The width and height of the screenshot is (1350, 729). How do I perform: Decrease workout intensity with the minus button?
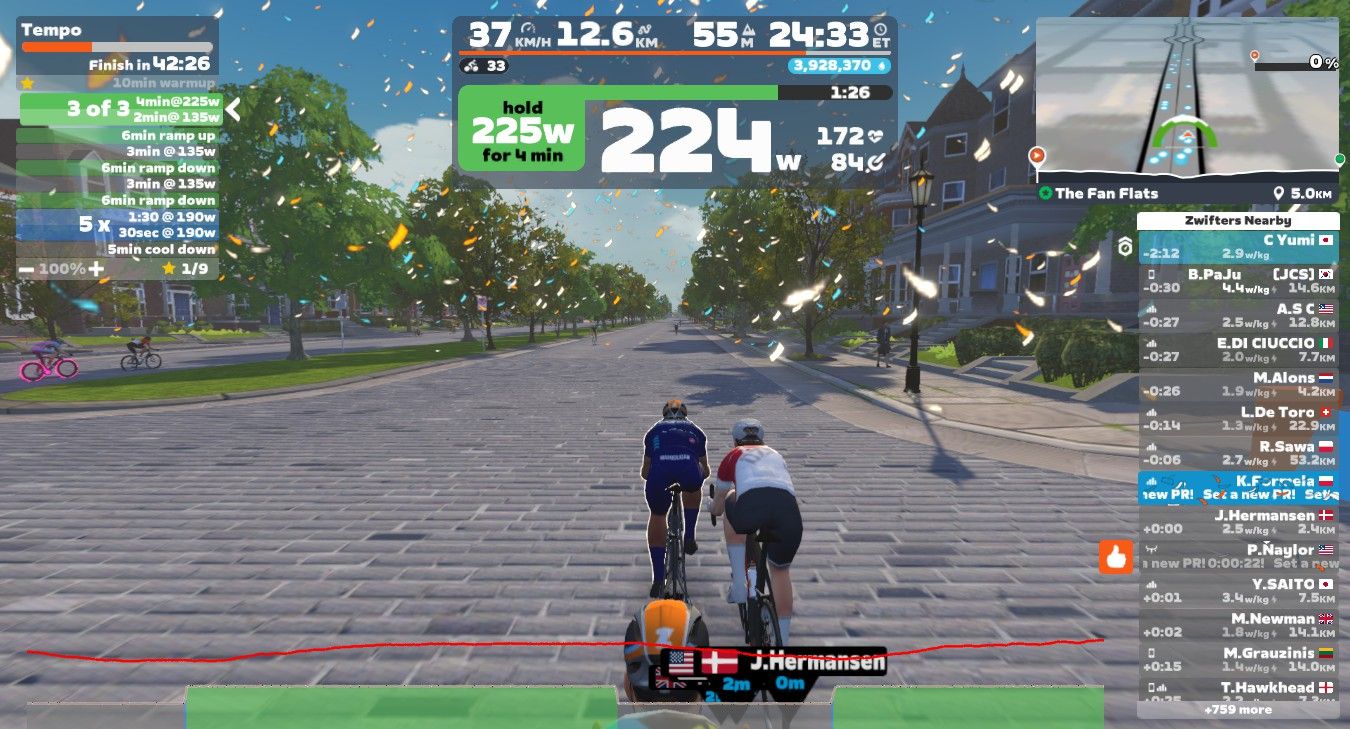tap(25, 269)
